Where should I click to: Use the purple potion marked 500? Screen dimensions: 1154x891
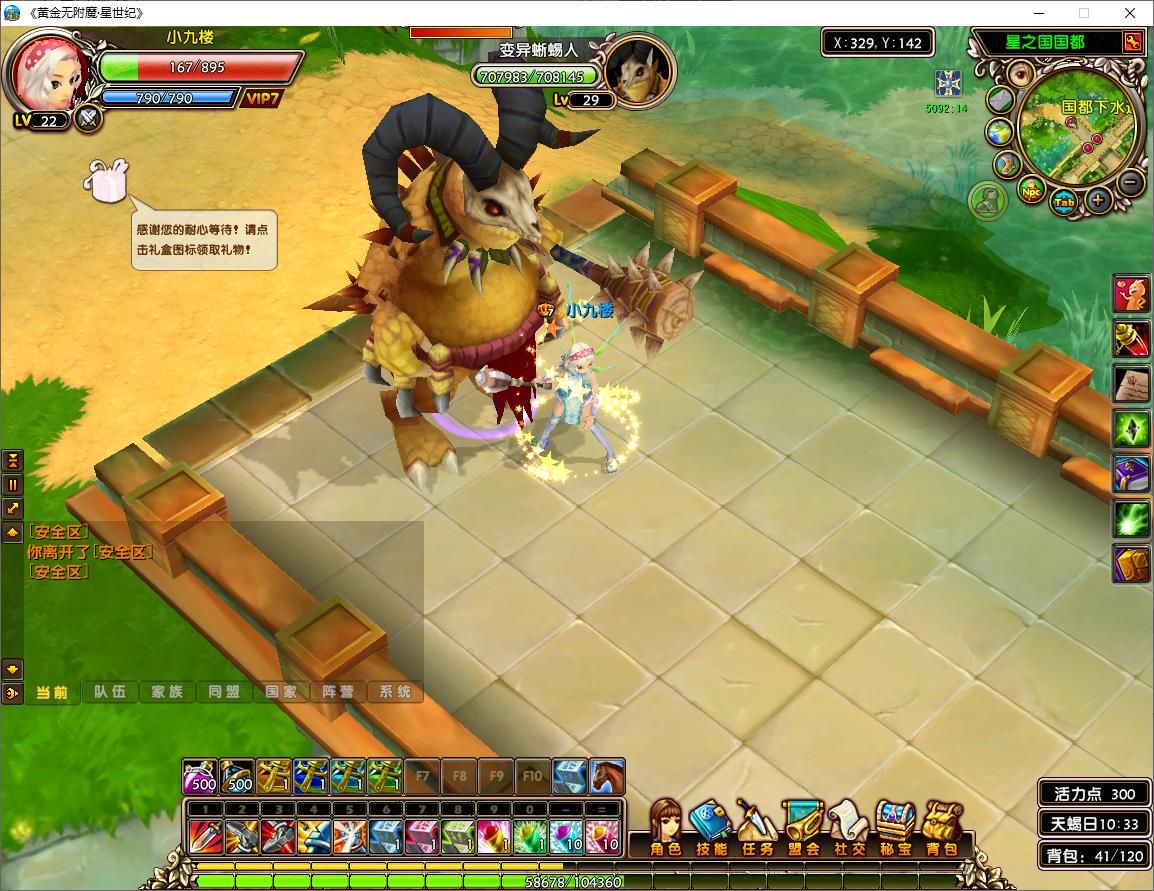tap(200, 776)
